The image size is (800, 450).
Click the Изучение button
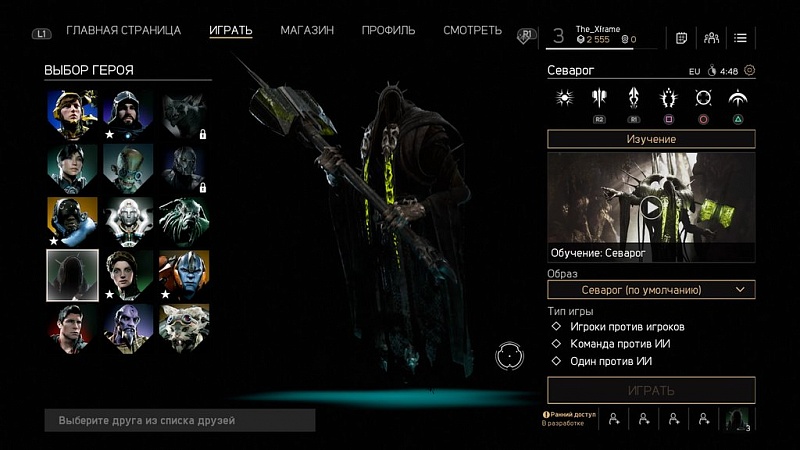[x=651, y=139]
